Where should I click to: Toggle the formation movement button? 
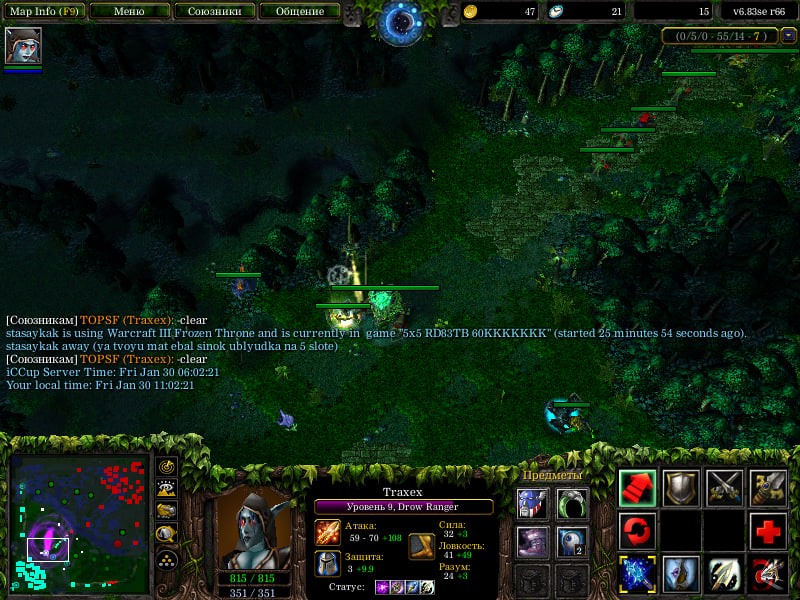[x=168, y=558]
